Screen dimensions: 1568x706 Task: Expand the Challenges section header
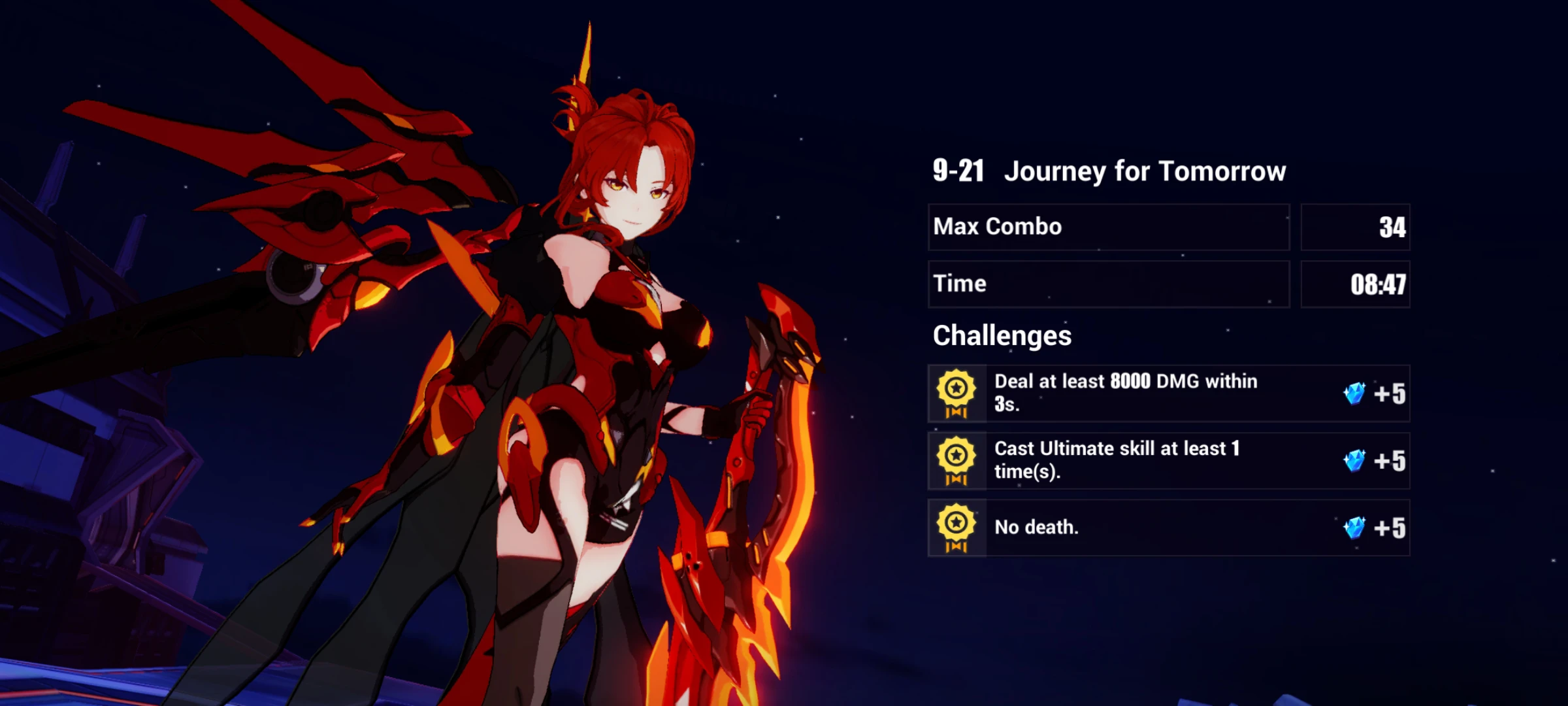(x=1002, y=335)
